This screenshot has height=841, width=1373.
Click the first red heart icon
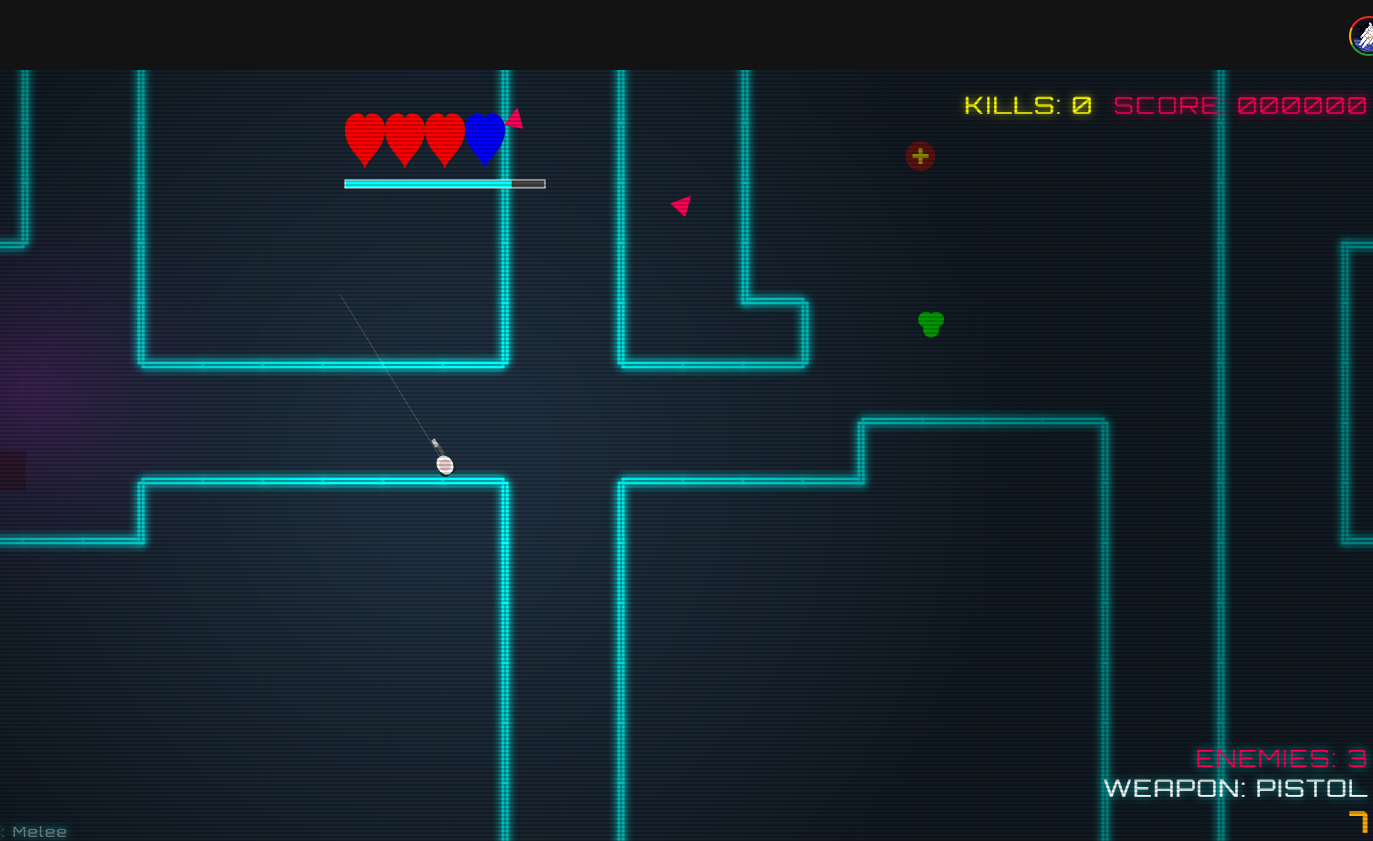pyautogui.click(x=363, y=137)
